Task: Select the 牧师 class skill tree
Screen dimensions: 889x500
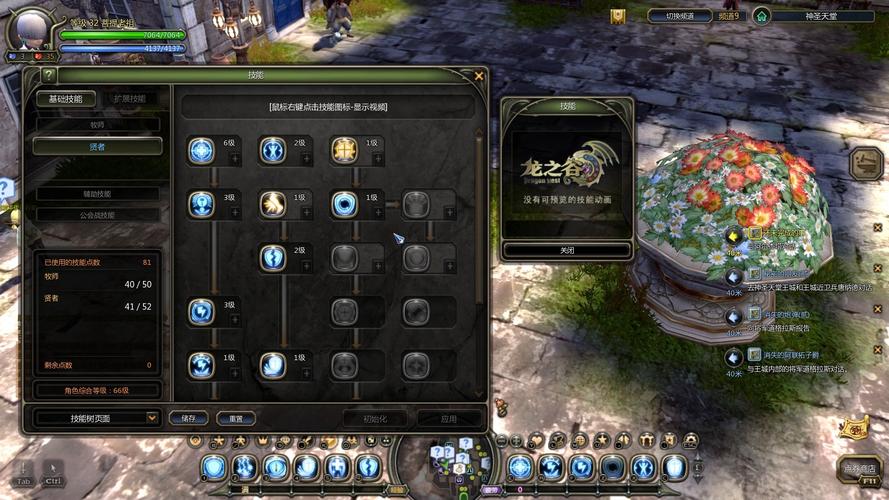Action: (x=97, y=125)
